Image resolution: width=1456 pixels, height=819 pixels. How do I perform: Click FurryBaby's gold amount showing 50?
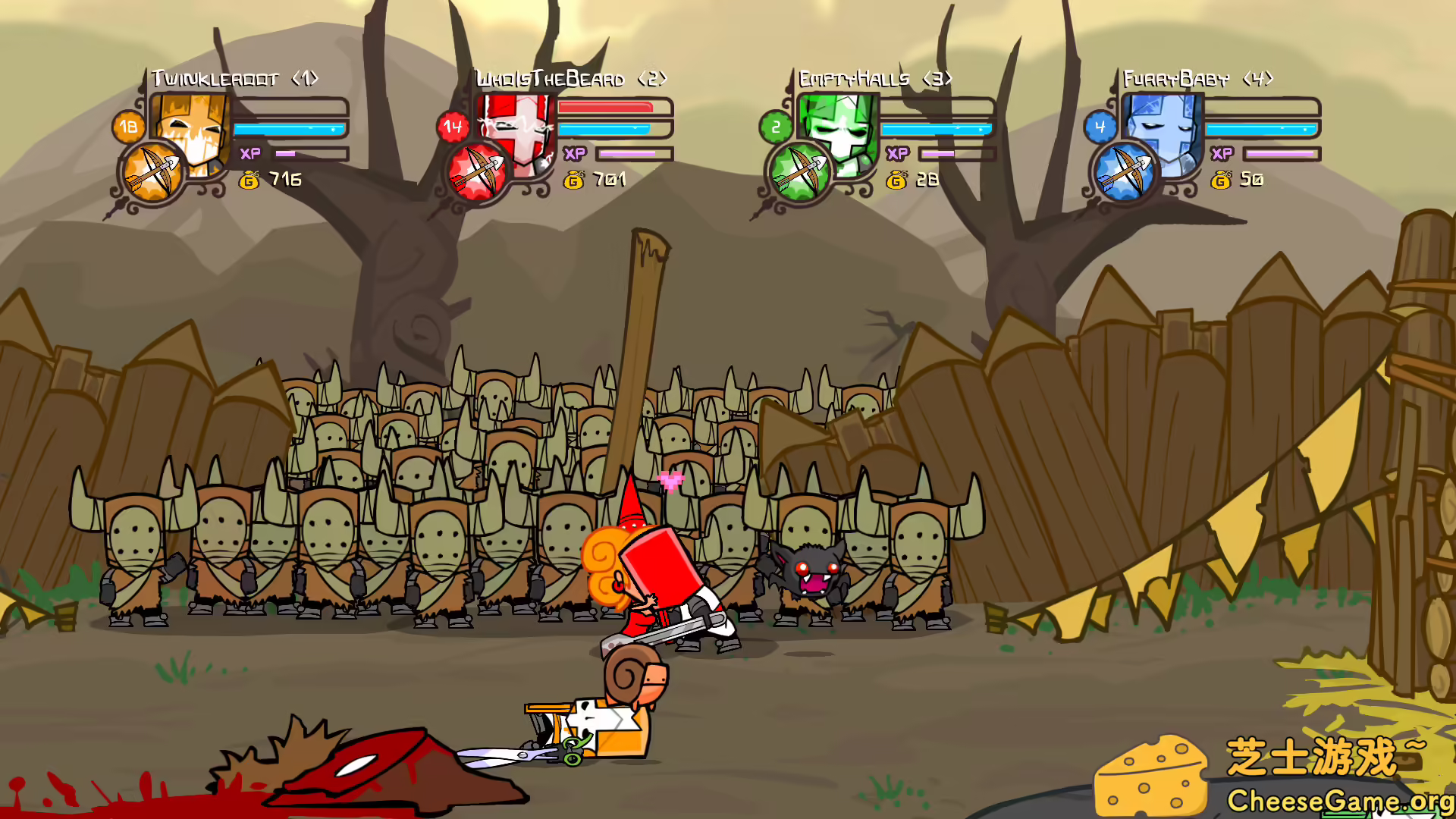pos(1254,180)
